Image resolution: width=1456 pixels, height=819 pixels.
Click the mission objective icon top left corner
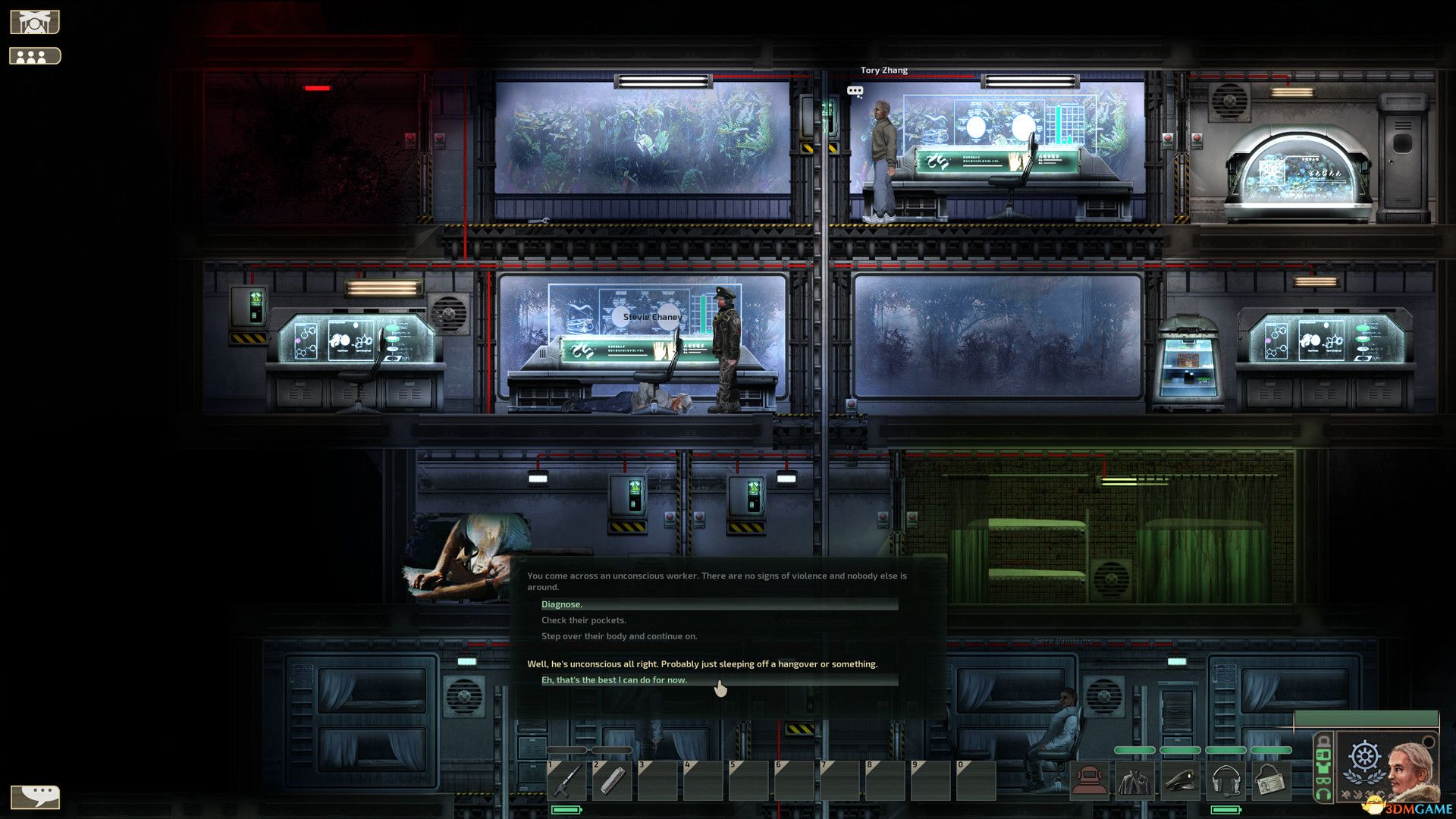coord(33,20)
